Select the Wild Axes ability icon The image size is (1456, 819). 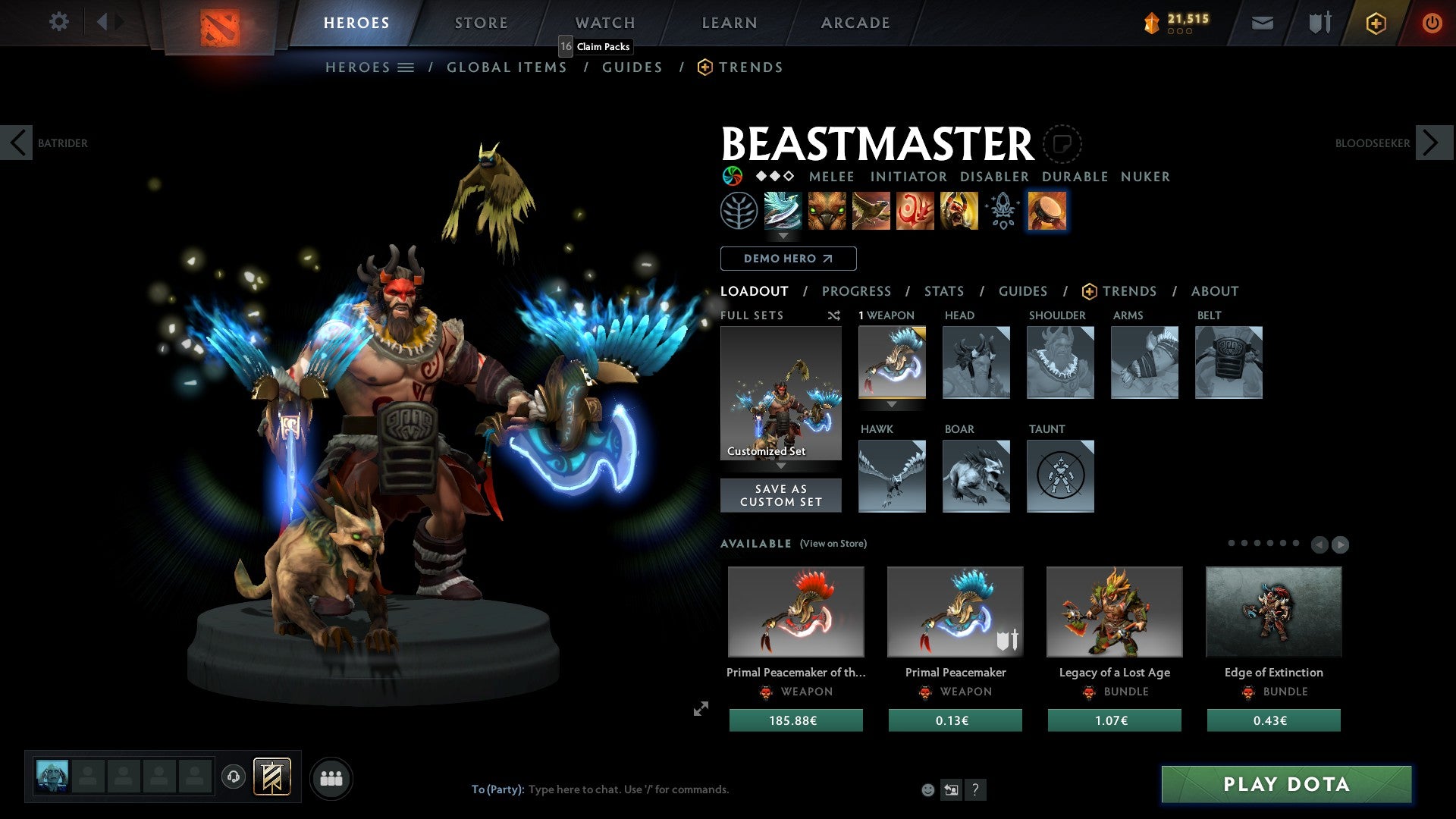(x=783, y=212)
